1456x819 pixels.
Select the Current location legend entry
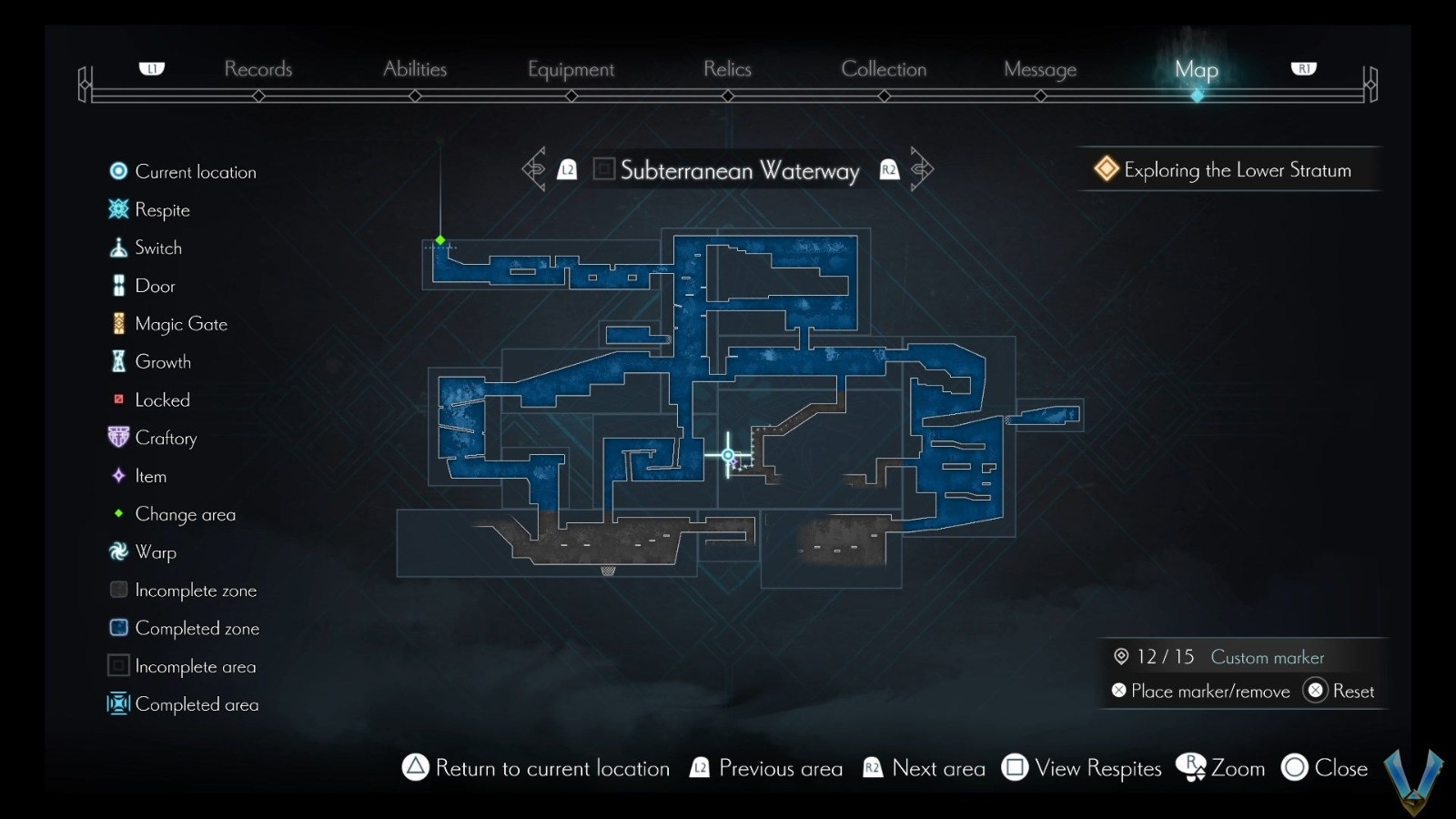pyautogui.click(x=118, y=171)
